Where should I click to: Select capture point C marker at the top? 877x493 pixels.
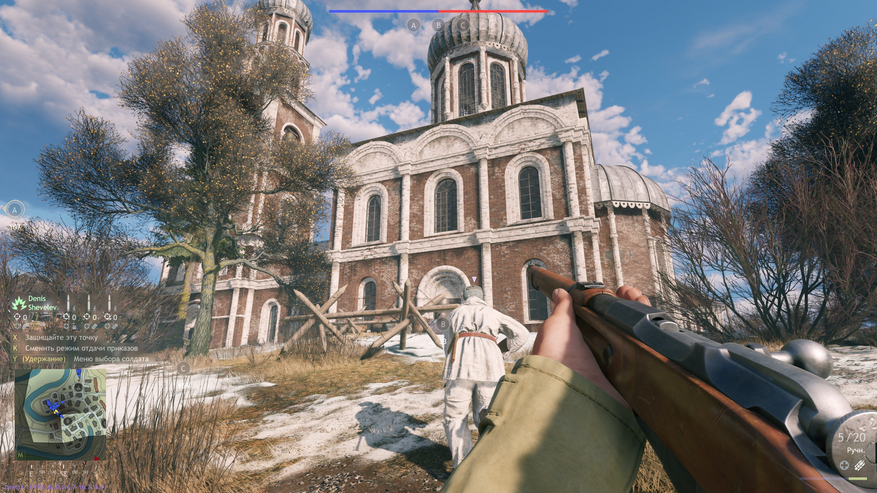(x=462, y=24)
